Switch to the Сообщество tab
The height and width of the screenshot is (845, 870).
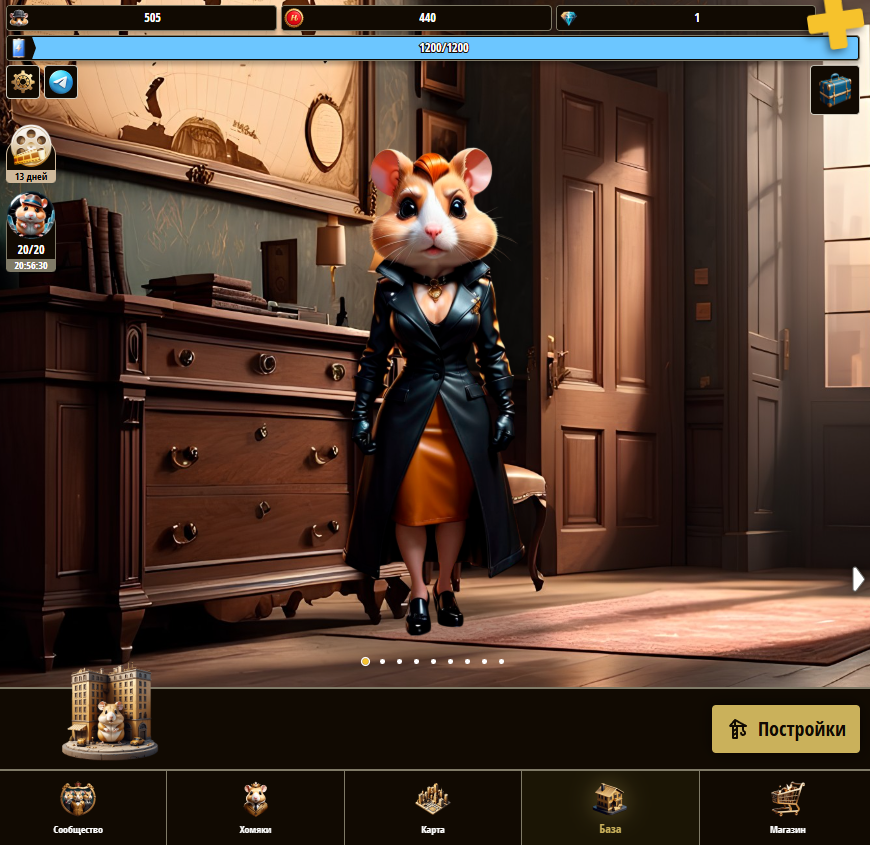(78, 808)
